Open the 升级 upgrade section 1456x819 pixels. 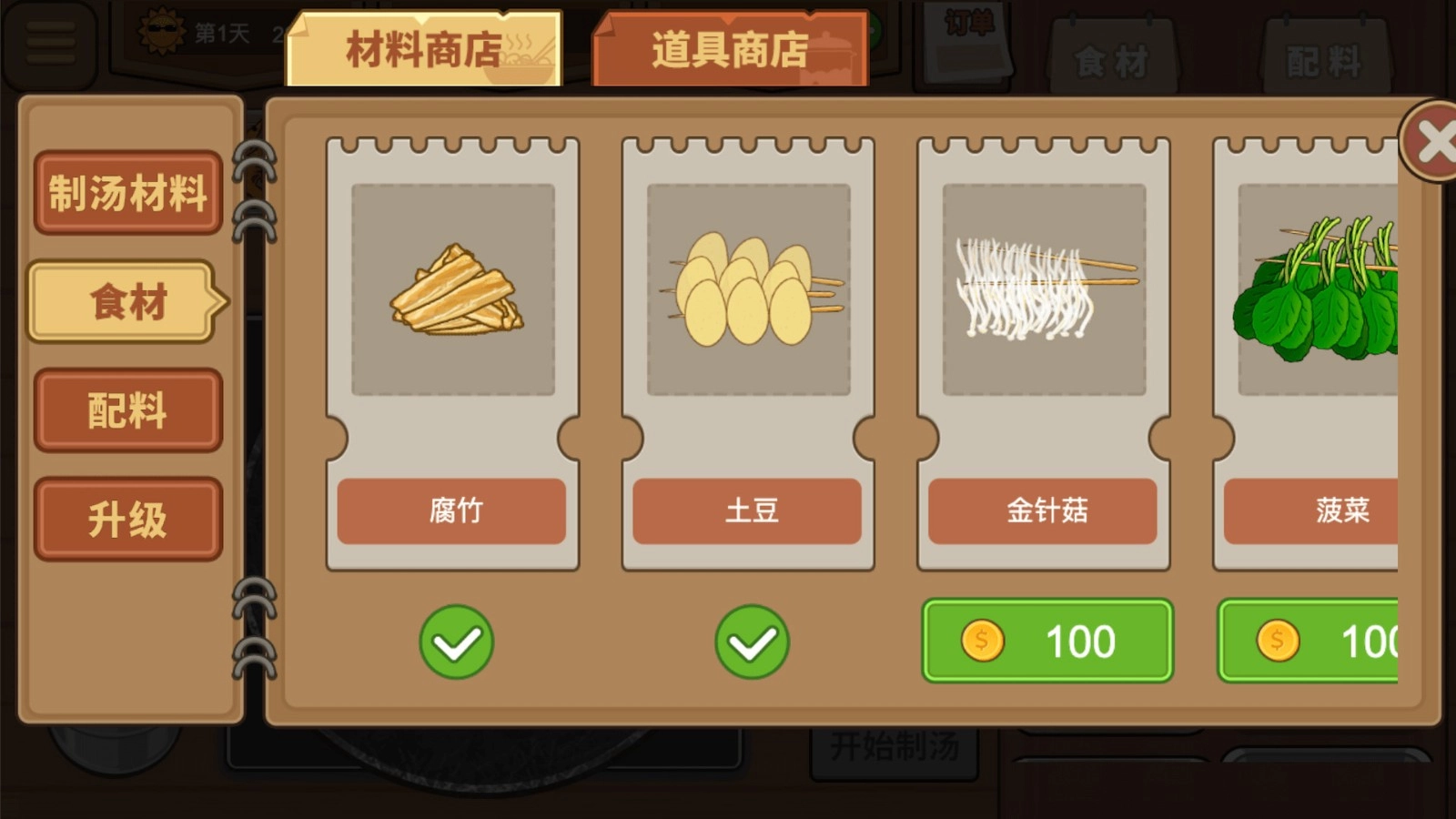point(127,519)
